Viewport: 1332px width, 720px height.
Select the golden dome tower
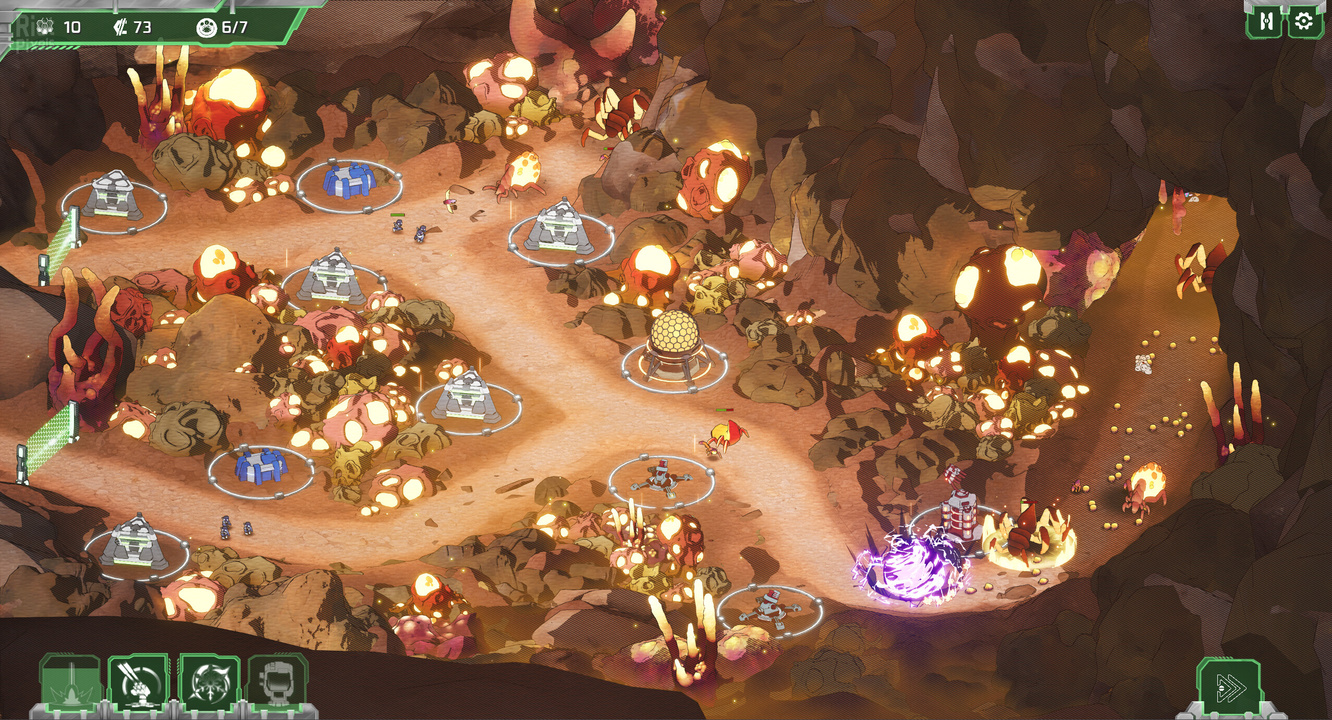pos(672,346)
